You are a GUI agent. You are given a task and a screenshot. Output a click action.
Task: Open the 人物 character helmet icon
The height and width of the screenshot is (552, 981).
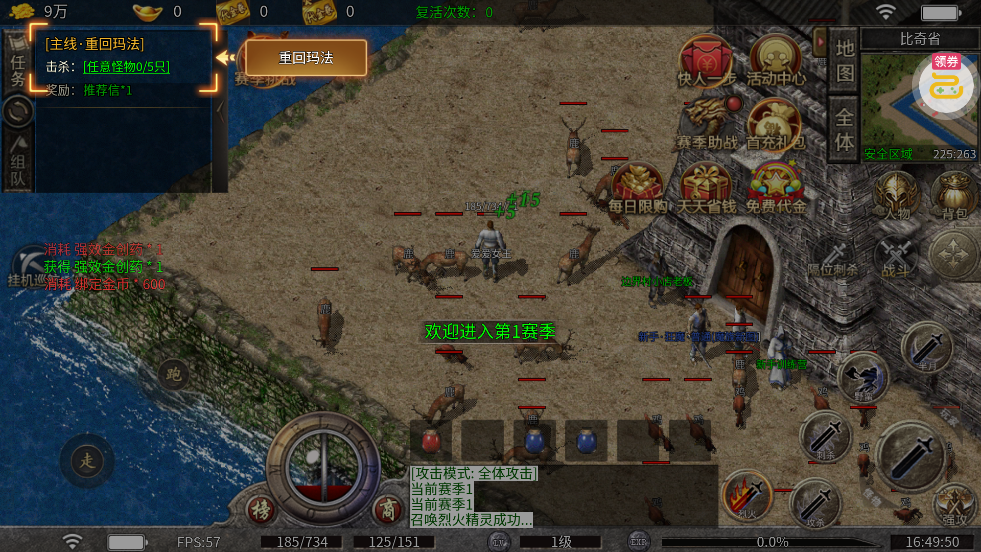(x=896, y=195)
